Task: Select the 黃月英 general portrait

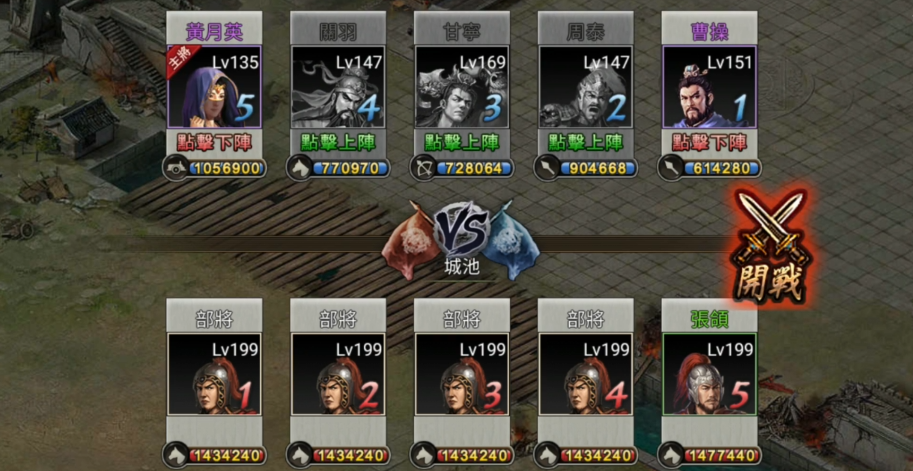Action: 214,88
